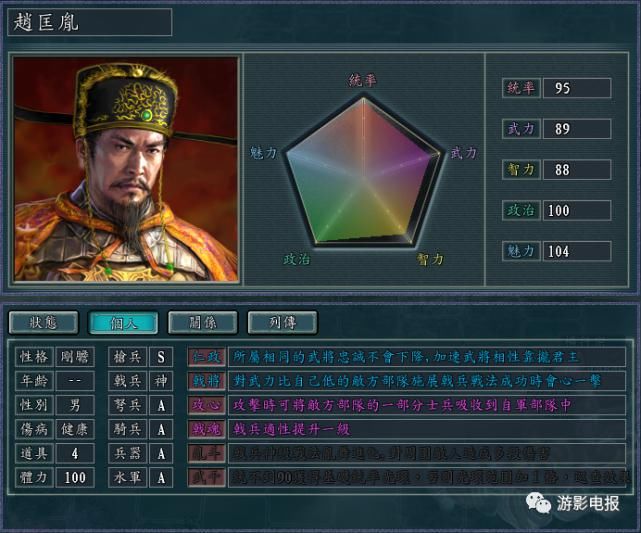Viewport: 641px width, 533px height.
Task: Click the officer portrait of 趙匡胤
Action: 126,169
